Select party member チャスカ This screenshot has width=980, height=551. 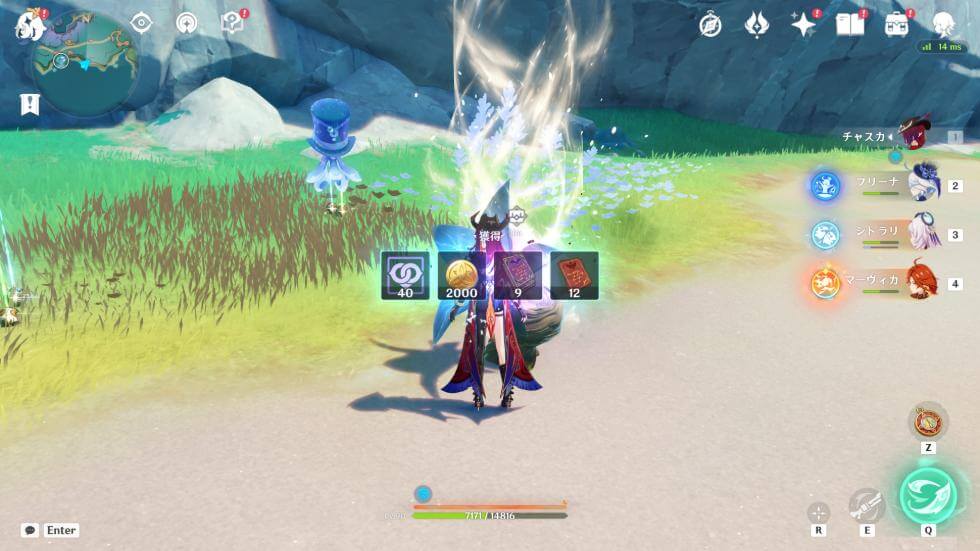pyautogui.click(x=912, y=136)
